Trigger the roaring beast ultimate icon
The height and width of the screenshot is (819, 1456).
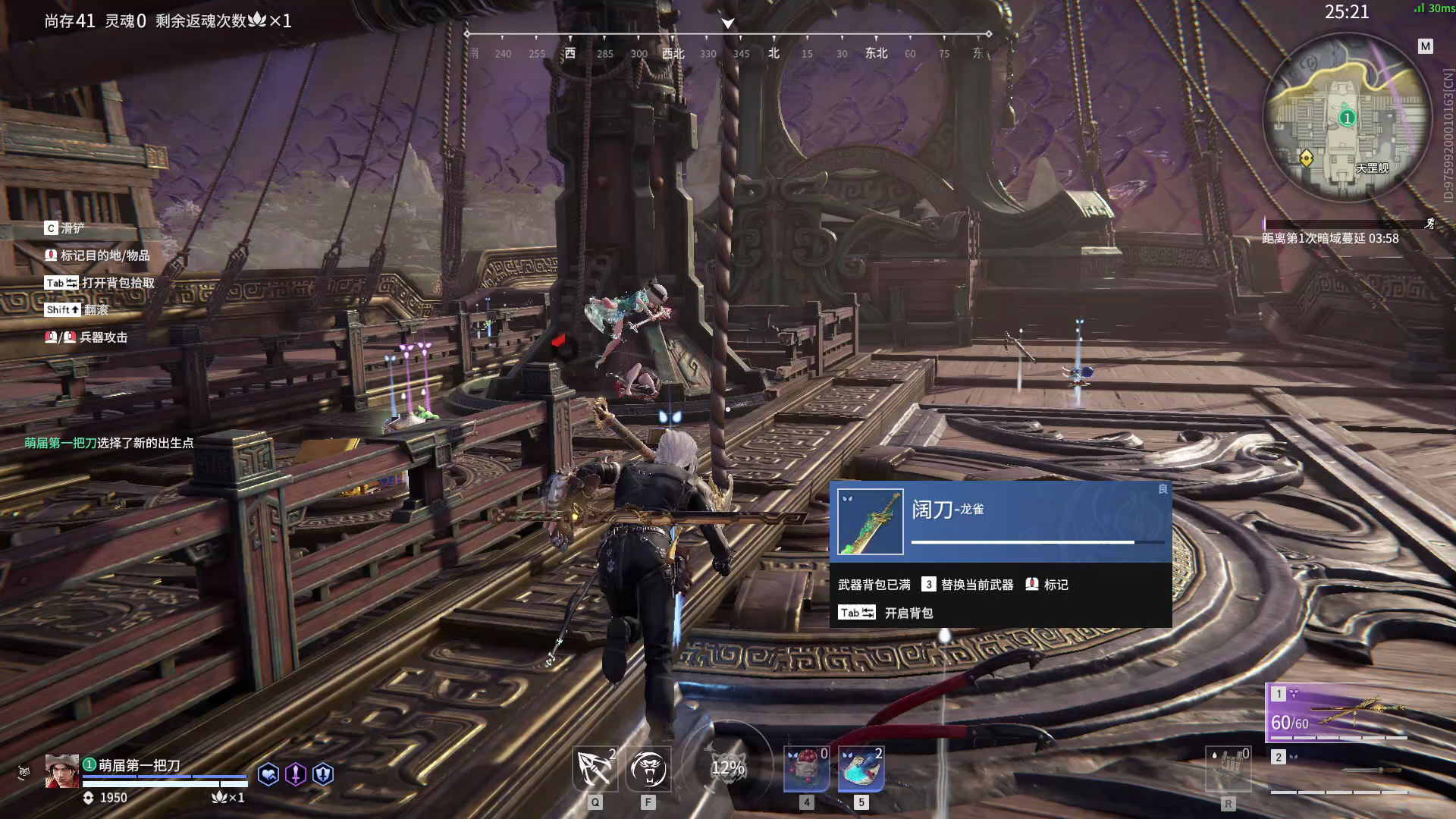coord(648,768)
